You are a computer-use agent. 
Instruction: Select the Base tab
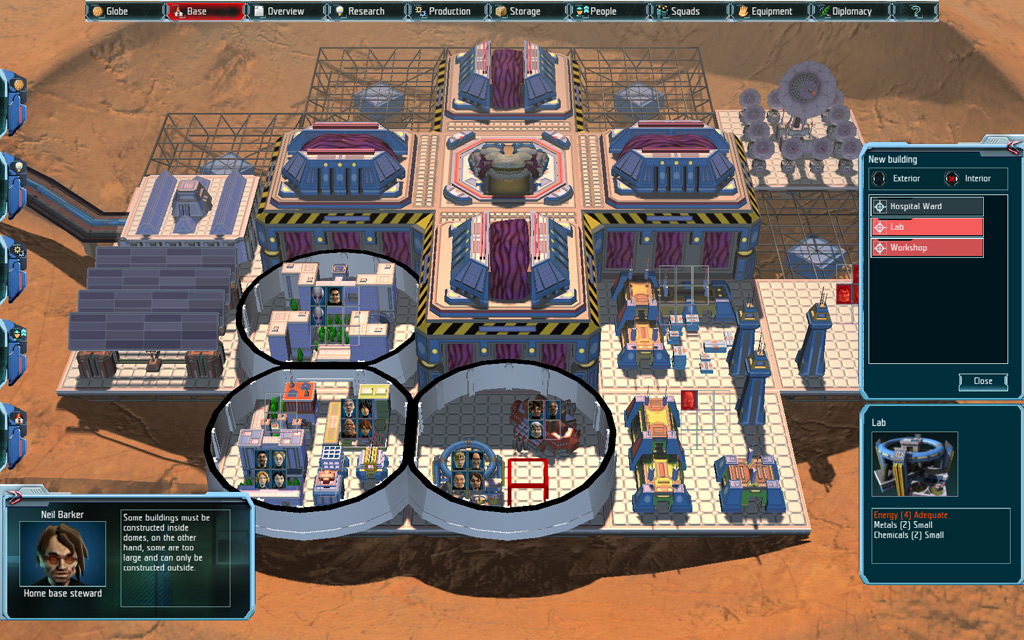coord(204,12)
